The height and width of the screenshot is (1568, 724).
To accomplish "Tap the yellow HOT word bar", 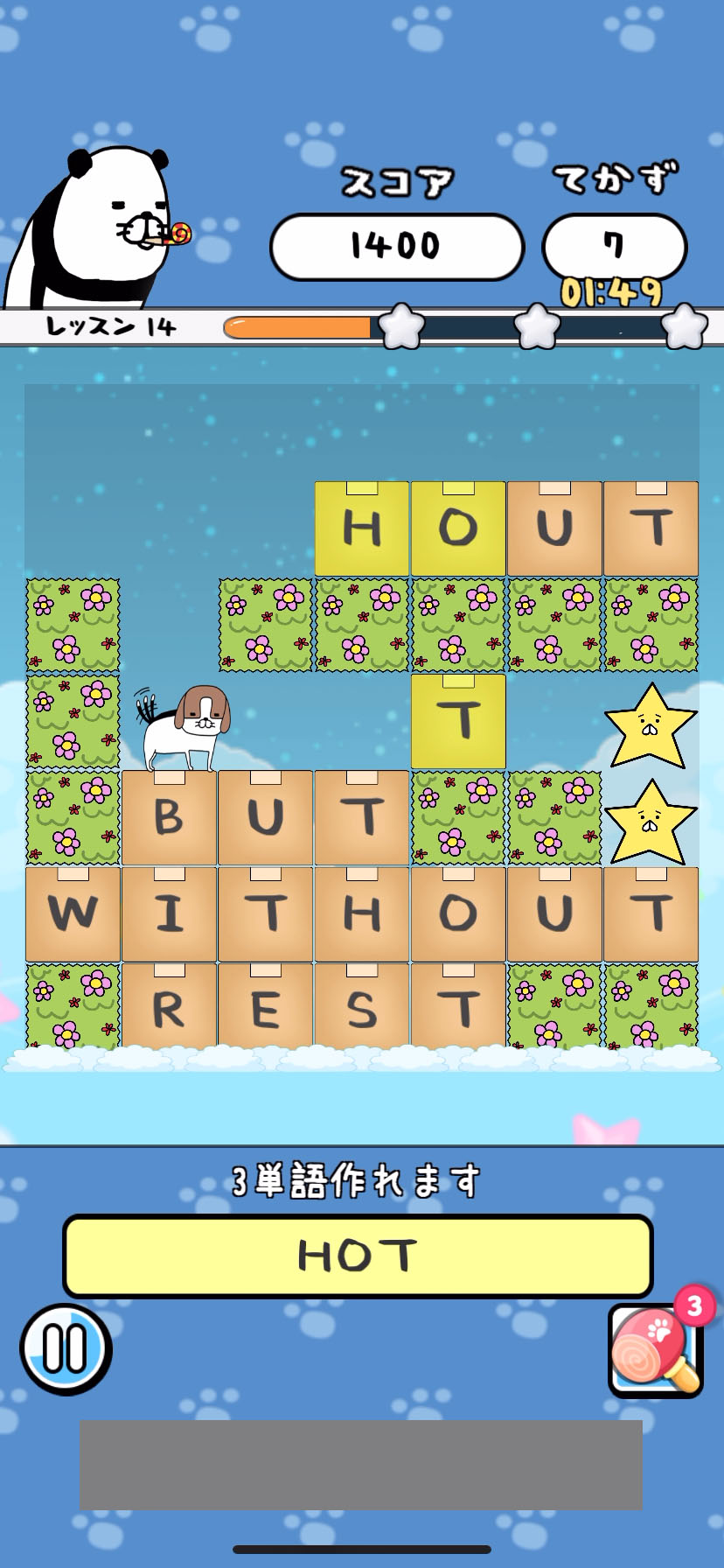I will tap(358, 1256).
